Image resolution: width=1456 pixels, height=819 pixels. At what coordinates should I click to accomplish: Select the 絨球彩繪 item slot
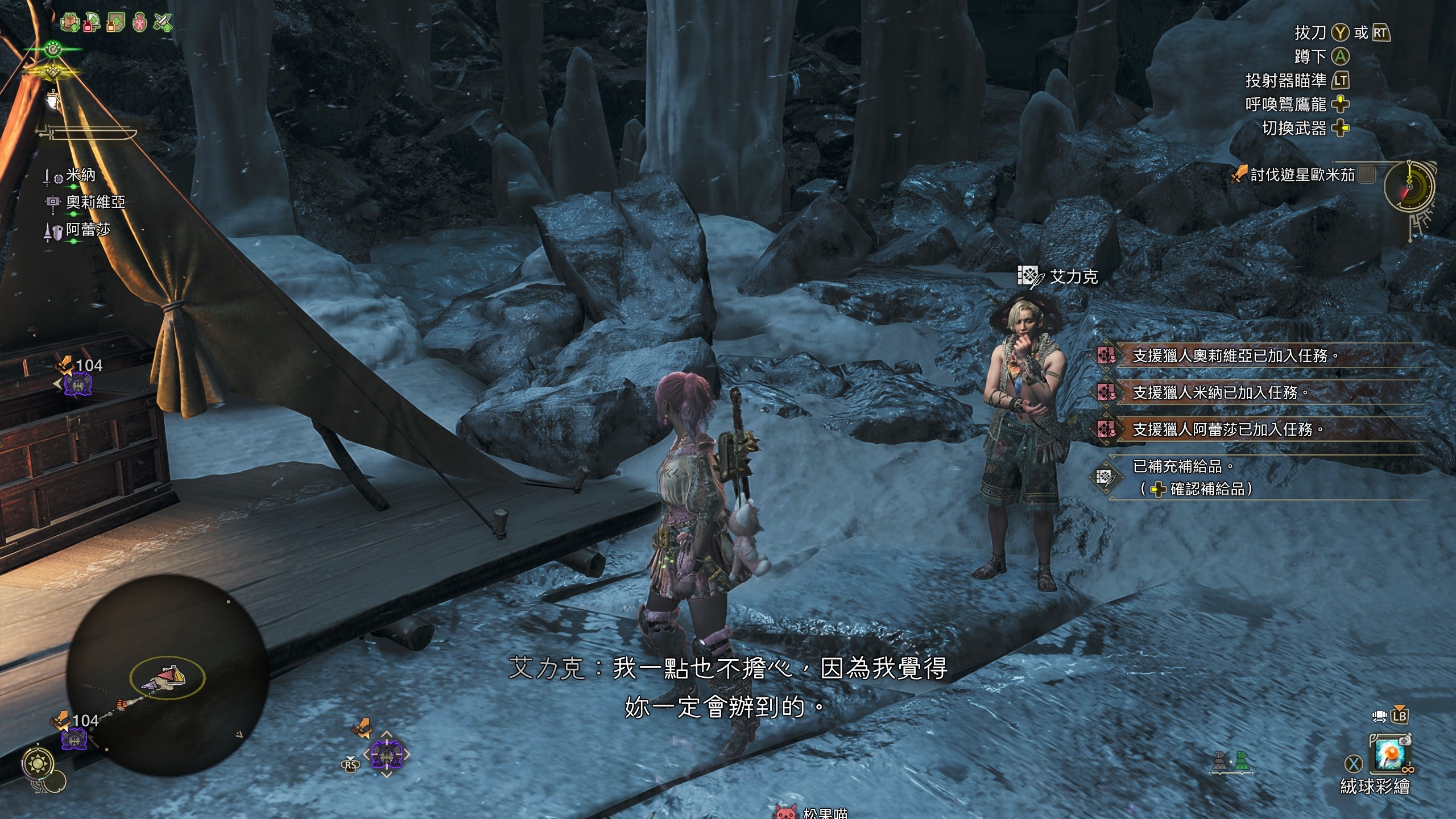1389,755
